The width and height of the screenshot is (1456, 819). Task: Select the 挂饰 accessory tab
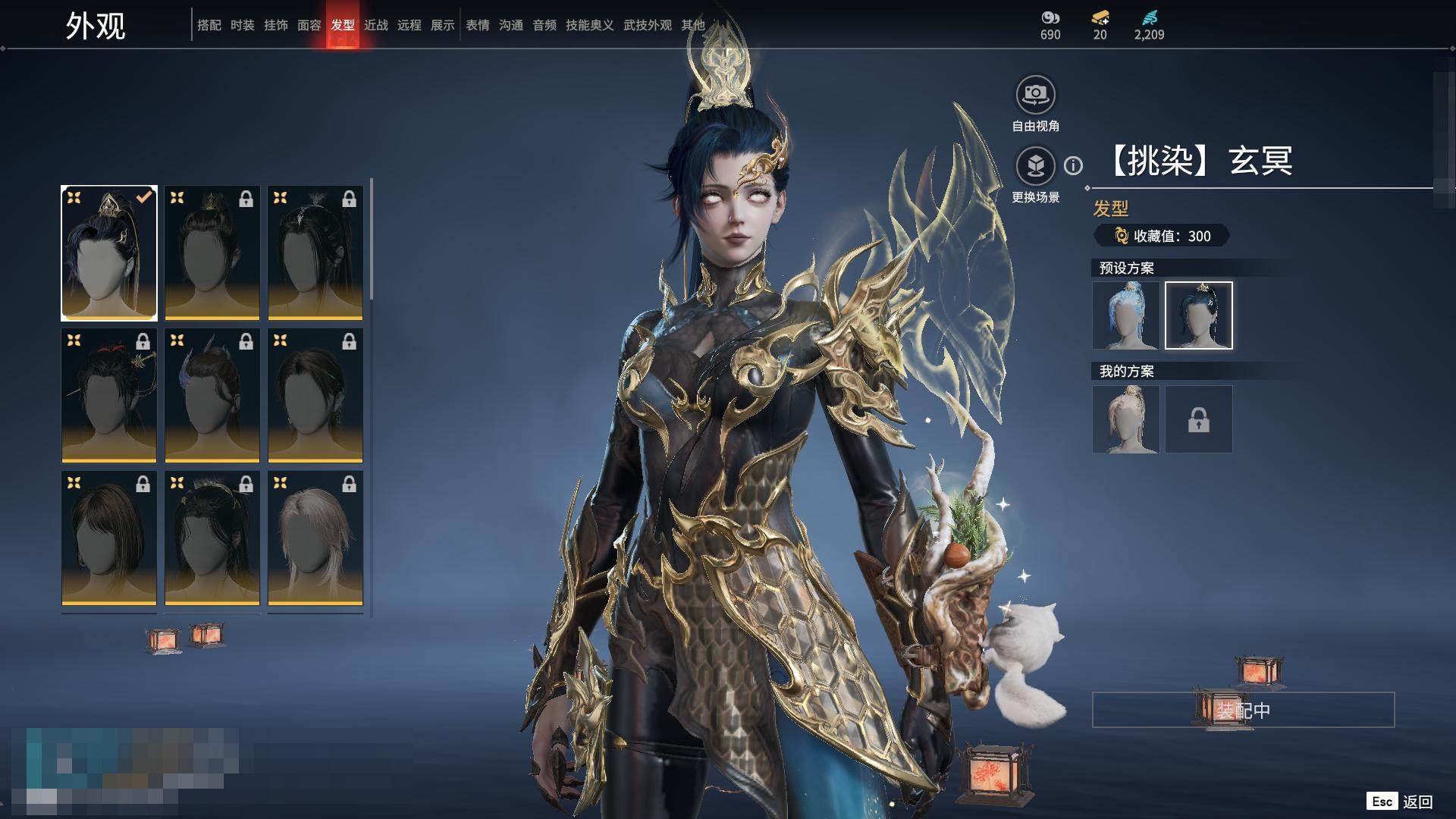click(x=275, y=25)
